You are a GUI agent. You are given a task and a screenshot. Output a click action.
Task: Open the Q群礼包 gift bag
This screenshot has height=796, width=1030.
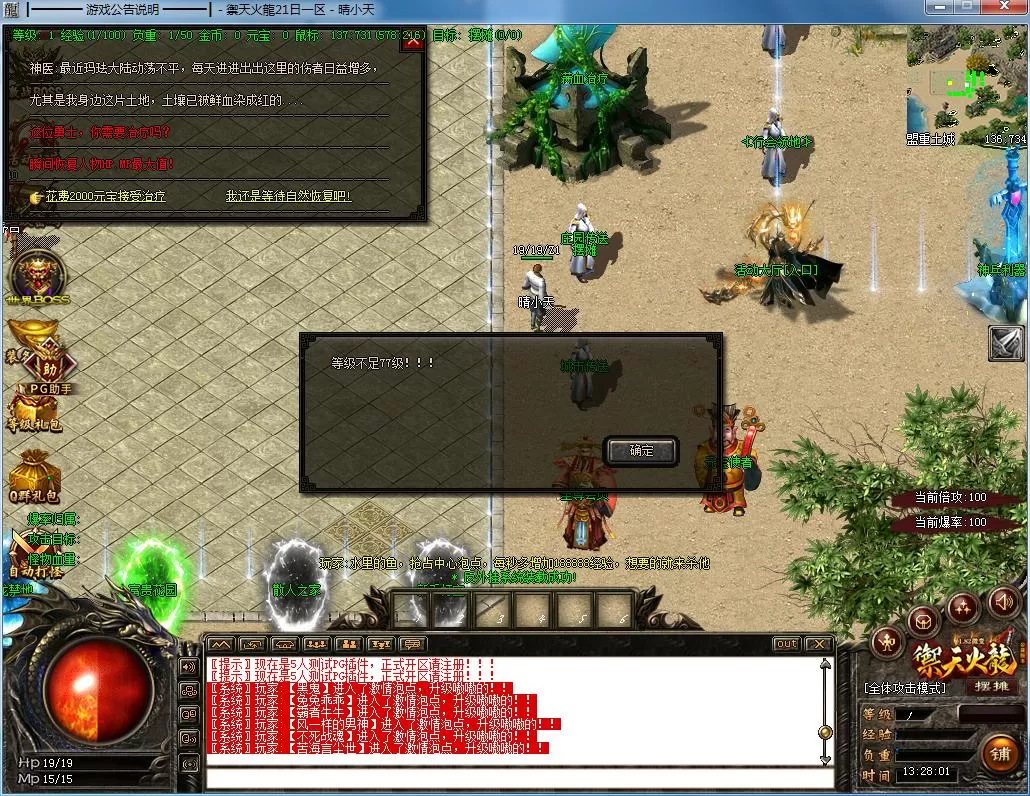(x=34, y=474)
